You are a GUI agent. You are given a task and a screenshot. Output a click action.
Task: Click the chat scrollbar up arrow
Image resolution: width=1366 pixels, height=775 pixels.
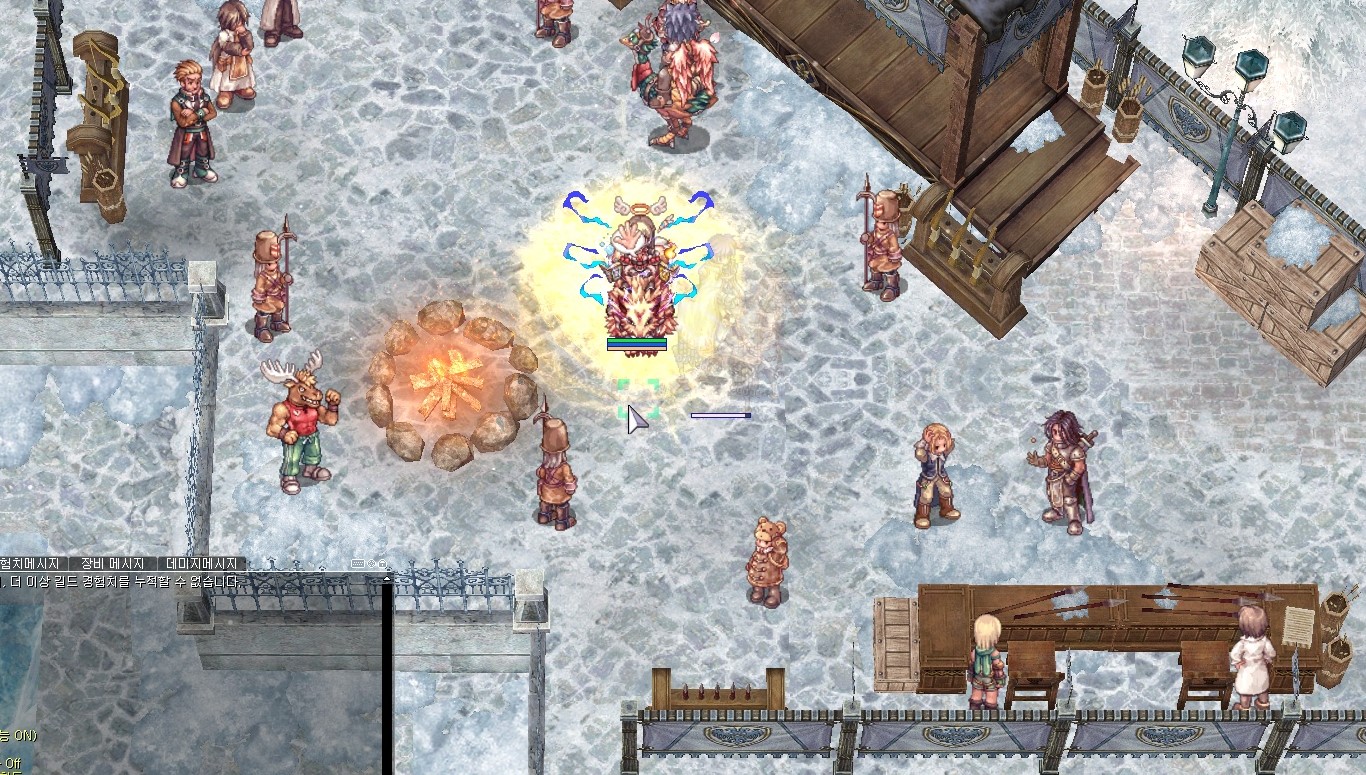point(386,578)
